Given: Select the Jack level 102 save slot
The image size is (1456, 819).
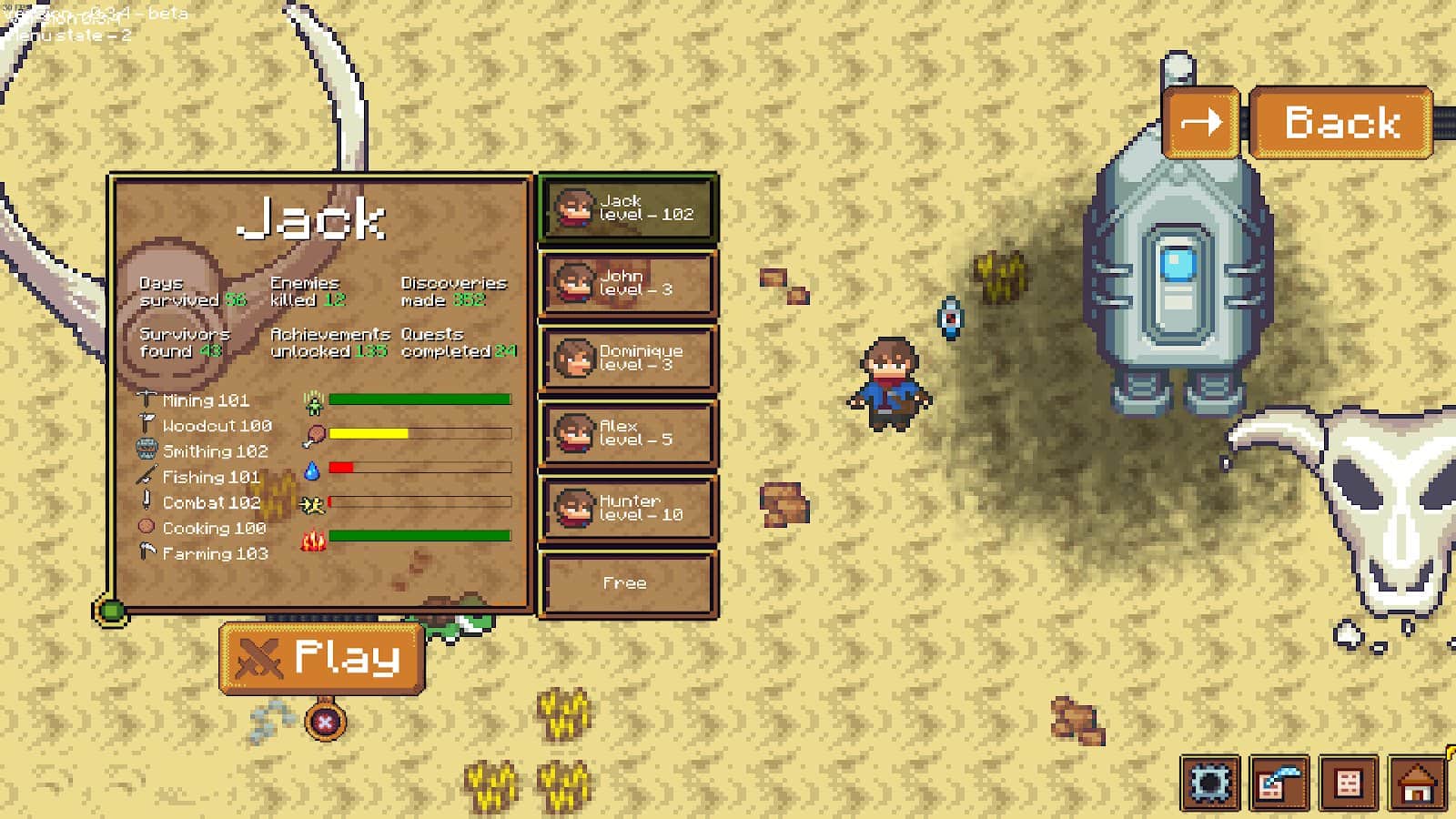Looking at the screenshot, I should (x=629, y=208).
